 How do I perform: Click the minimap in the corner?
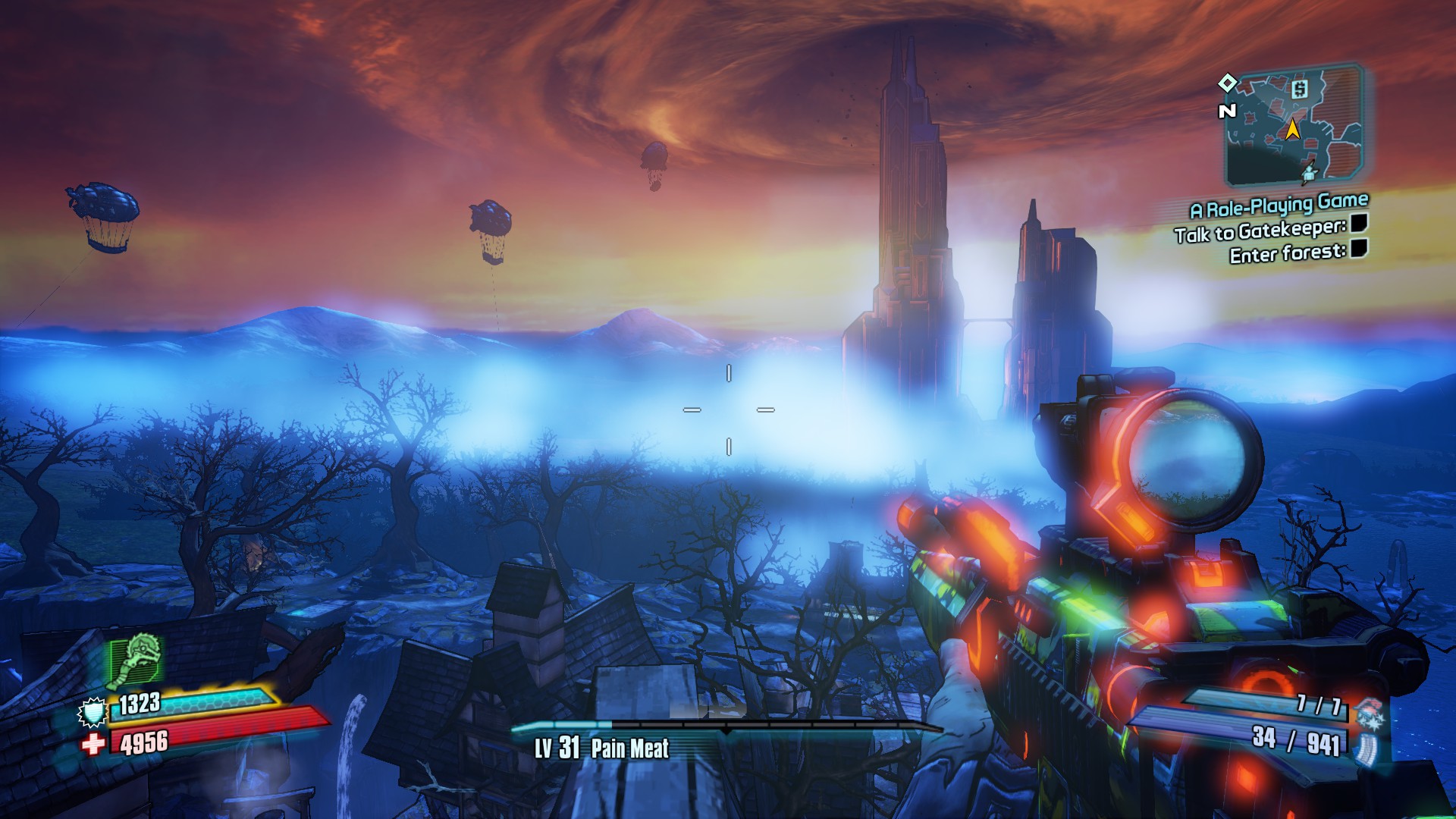pos(1295,127)
